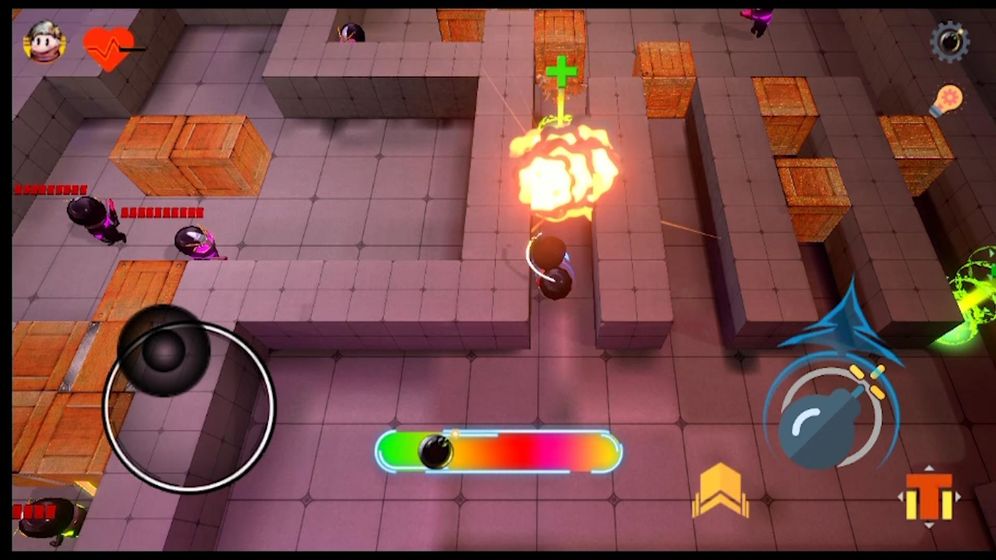This screenshot has height=560, width=996.
Task: Click the player avatar portrait
Action: 45,42
